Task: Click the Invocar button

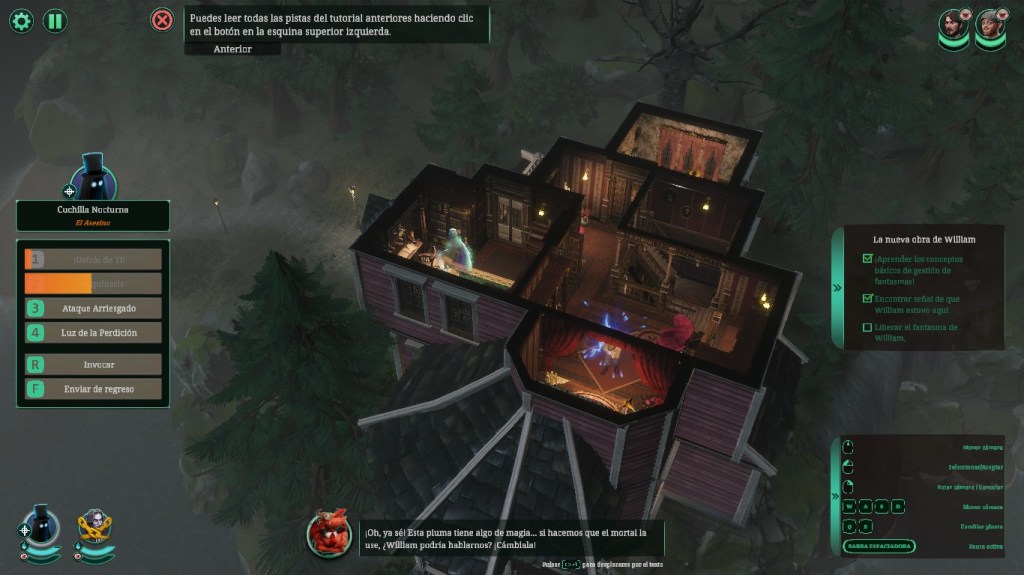Action: point(93,365)
